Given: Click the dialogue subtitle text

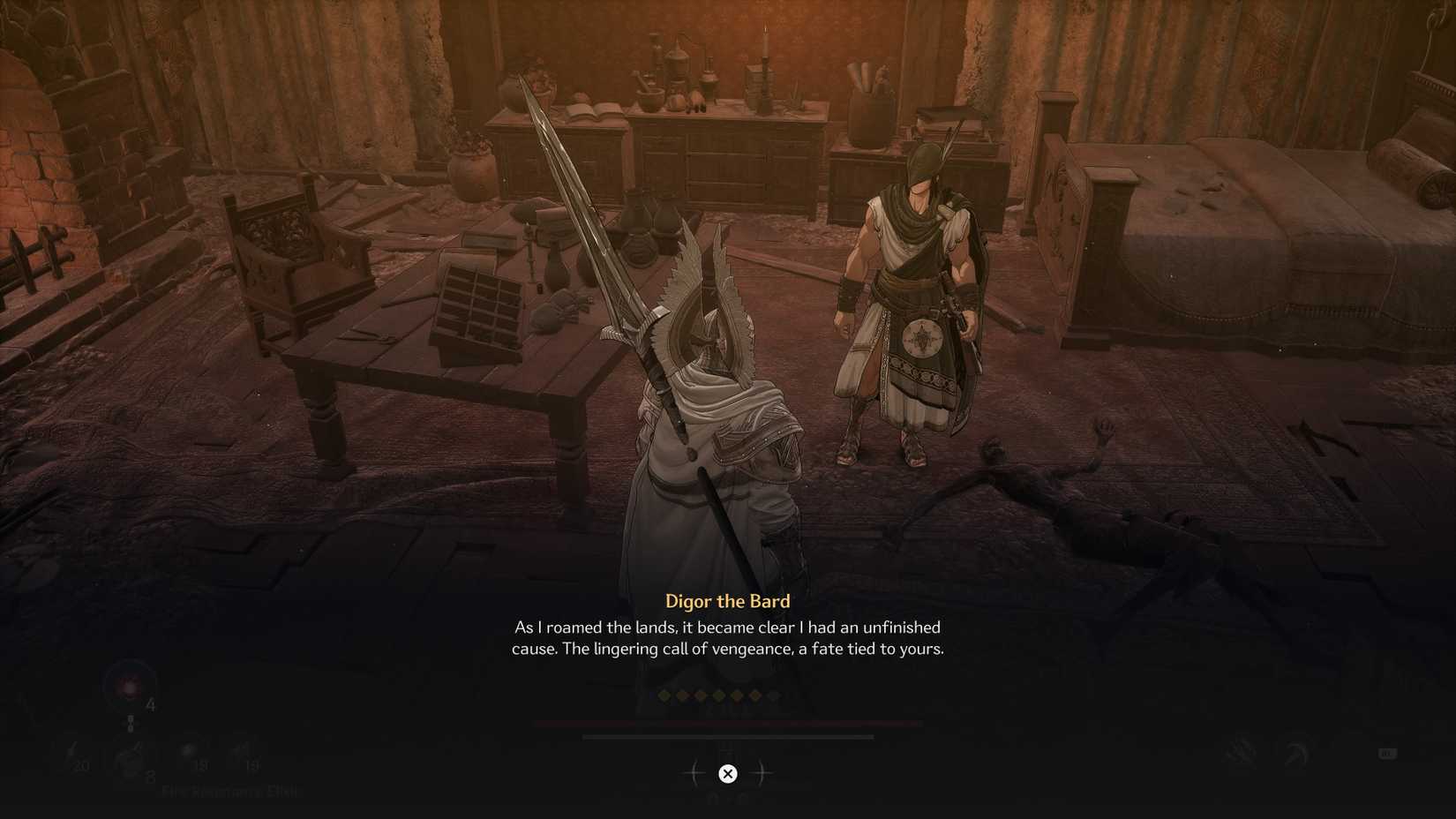Looking at the screenshot, I should (x=729, y=637).
